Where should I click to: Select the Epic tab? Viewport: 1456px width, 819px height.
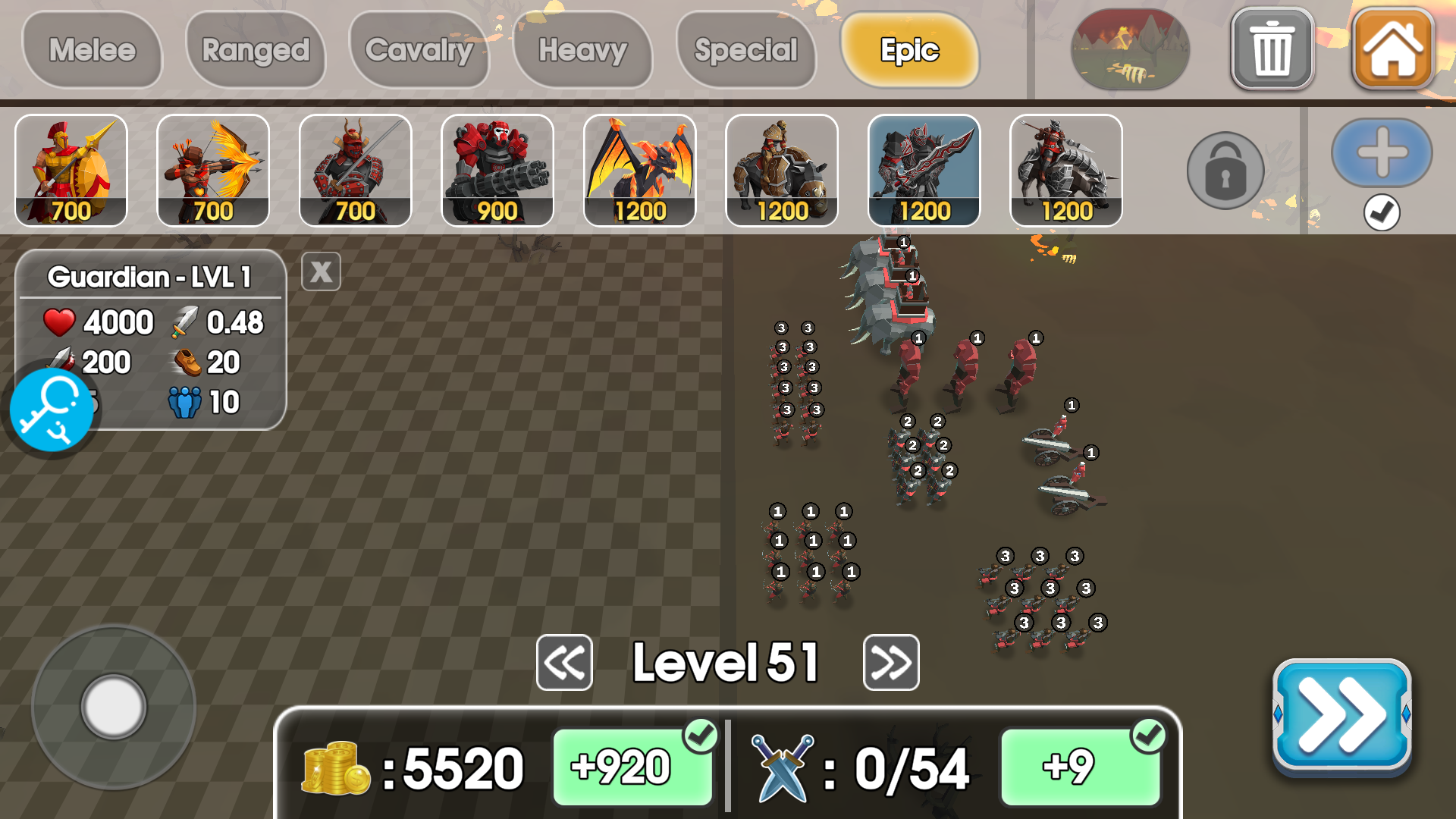tap(909, 50)
